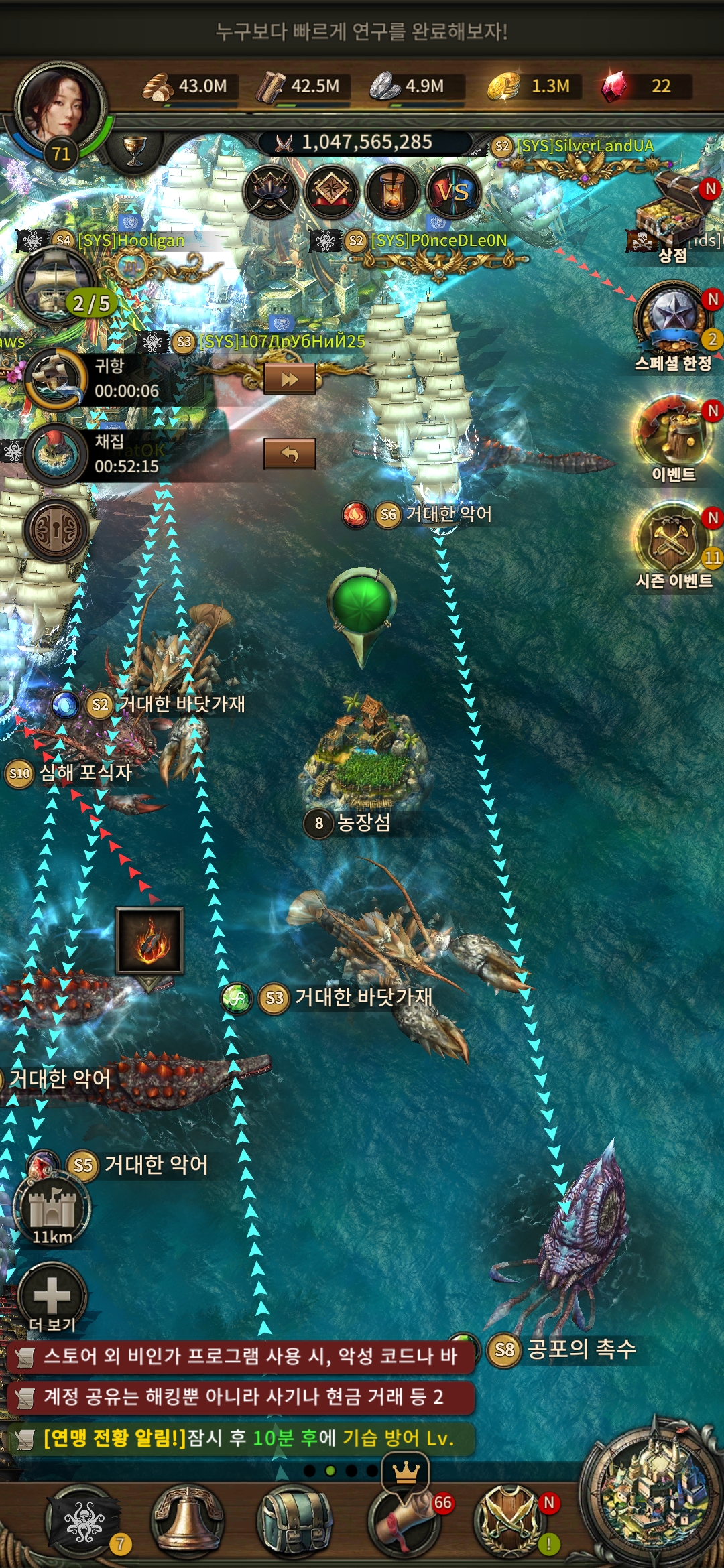Speed up the returning fleet (귀항)

pos(289,379)
